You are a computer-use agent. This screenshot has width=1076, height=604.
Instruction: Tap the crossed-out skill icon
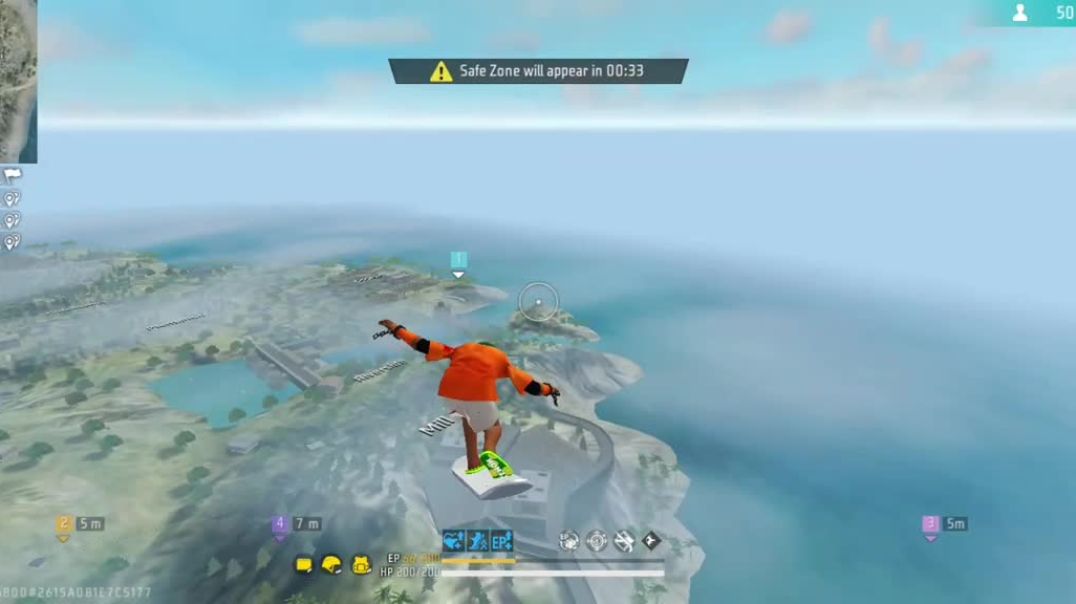[x=624, y=541]
